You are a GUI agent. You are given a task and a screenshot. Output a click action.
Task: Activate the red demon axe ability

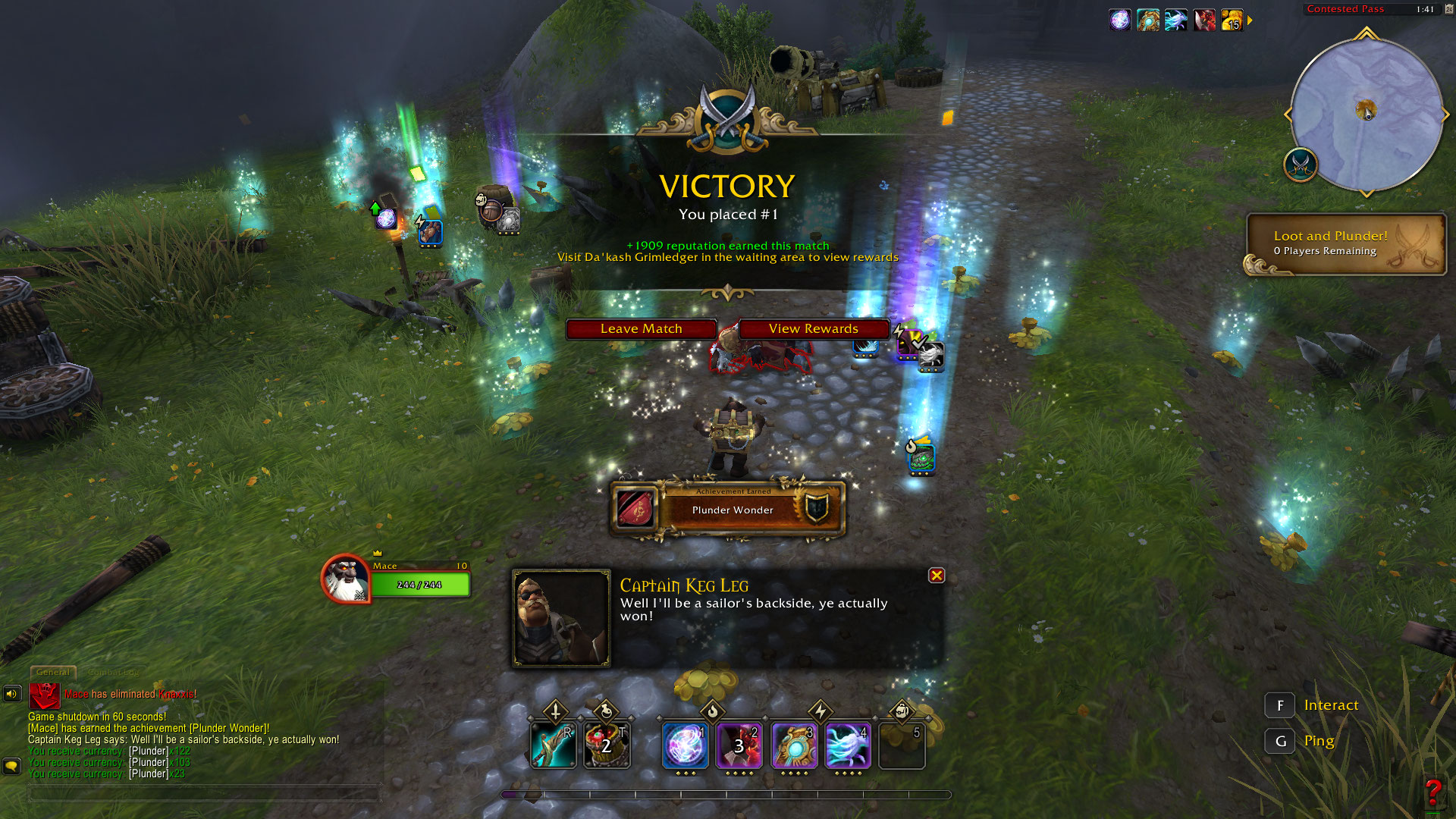coord(739,746)
